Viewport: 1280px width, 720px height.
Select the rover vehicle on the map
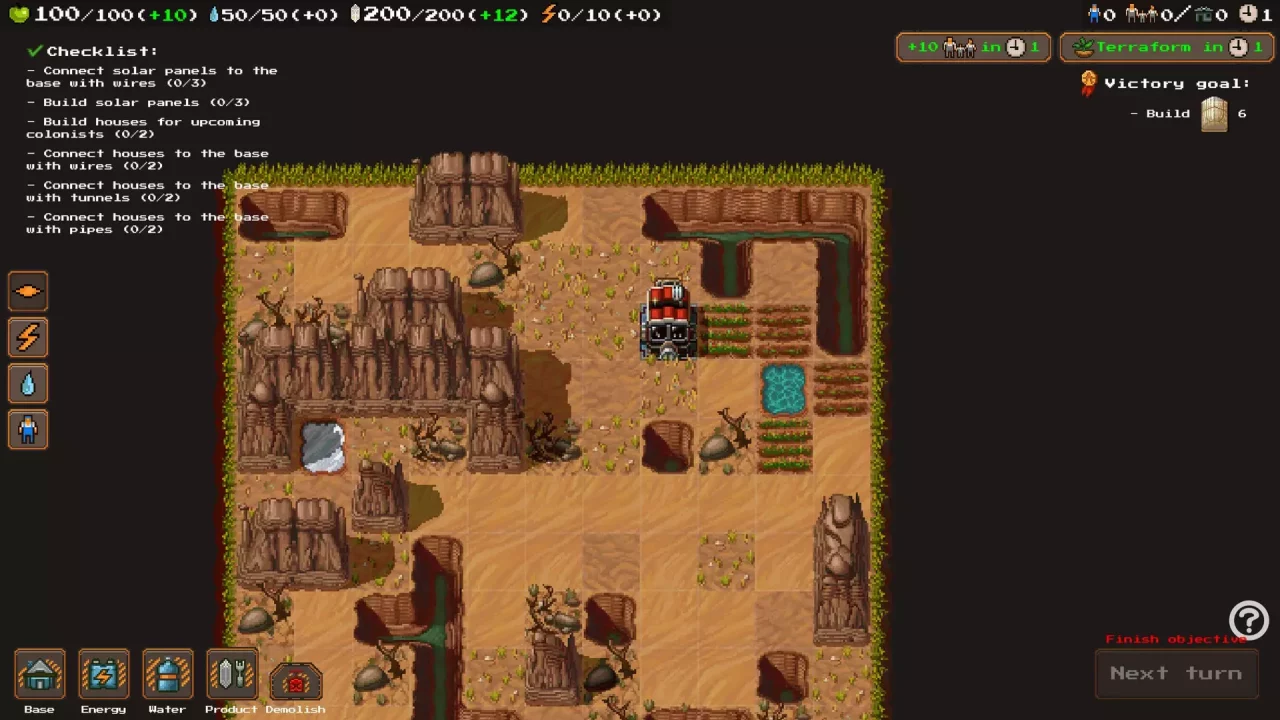coord(668,320)
